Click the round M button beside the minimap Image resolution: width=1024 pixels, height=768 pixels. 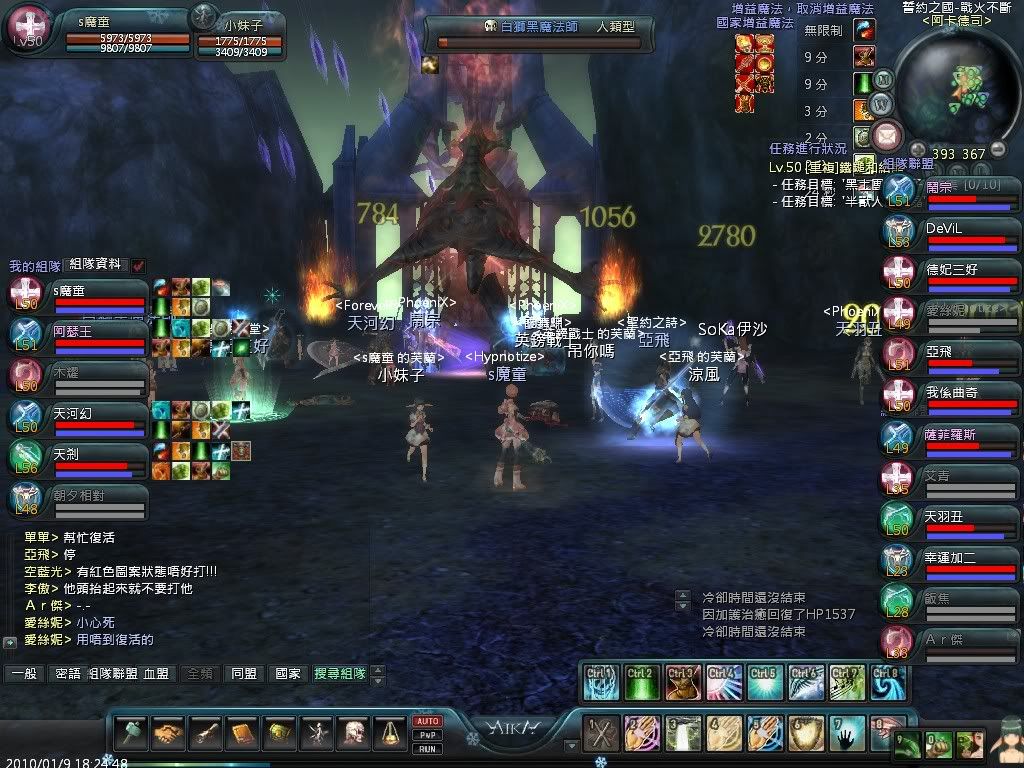click(882, 79)
